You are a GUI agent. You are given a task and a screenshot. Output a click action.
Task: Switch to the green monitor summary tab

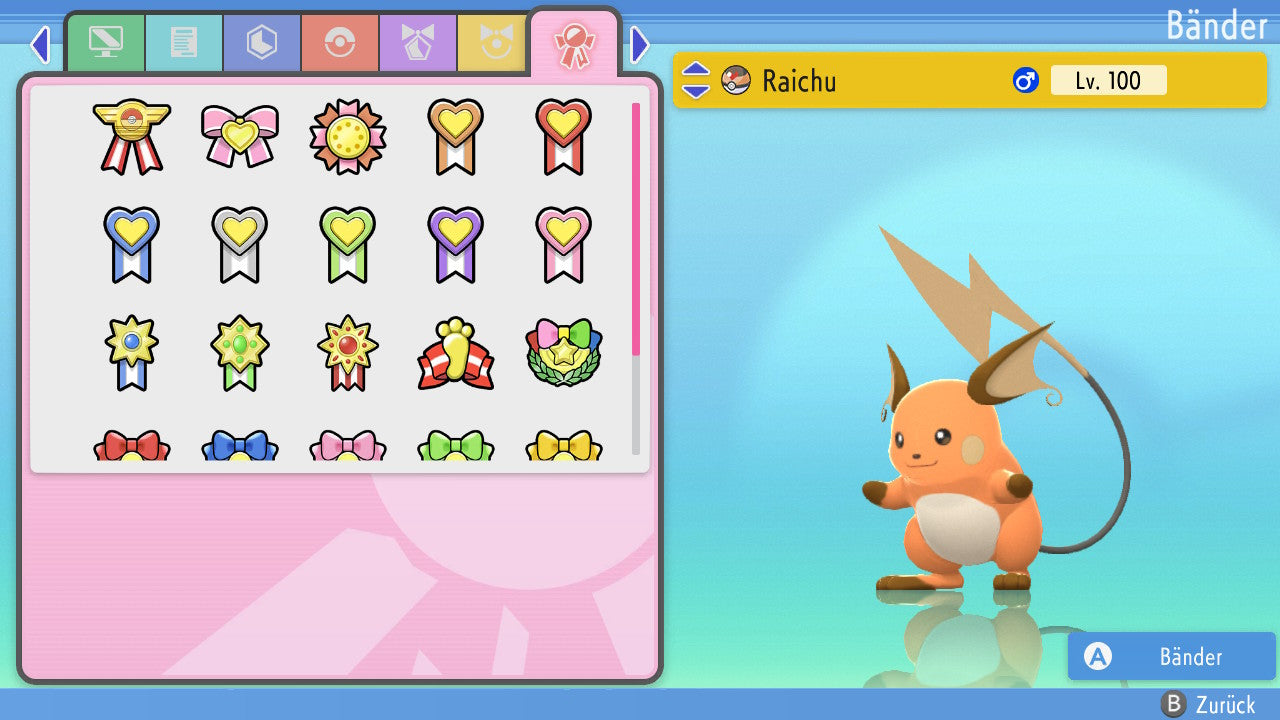point(106,43)
